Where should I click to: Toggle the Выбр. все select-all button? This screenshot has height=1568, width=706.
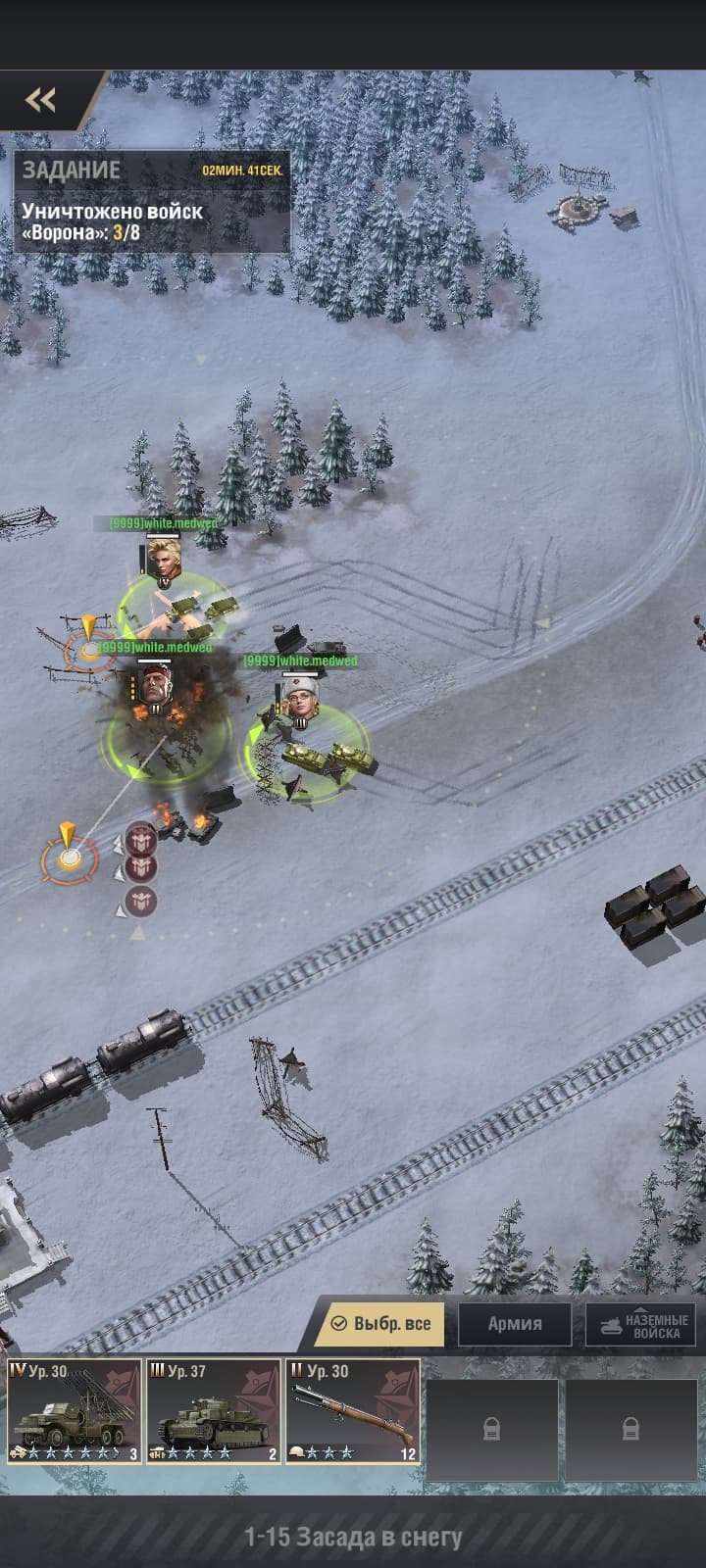[x=380, y=1323]
